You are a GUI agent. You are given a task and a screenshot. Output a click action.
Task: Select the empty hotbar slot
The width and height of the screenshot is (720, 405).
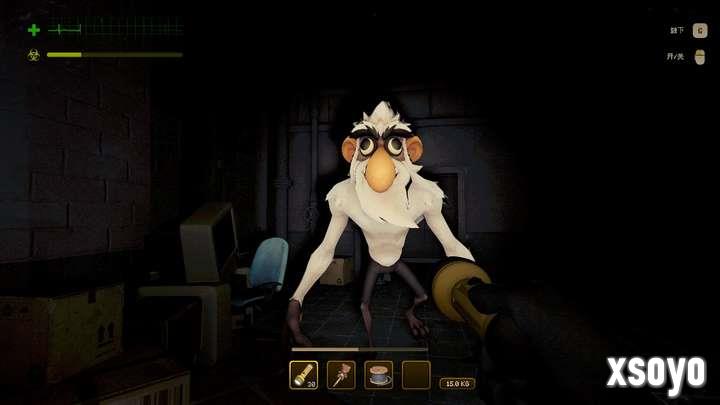click(x=416, y=375)
